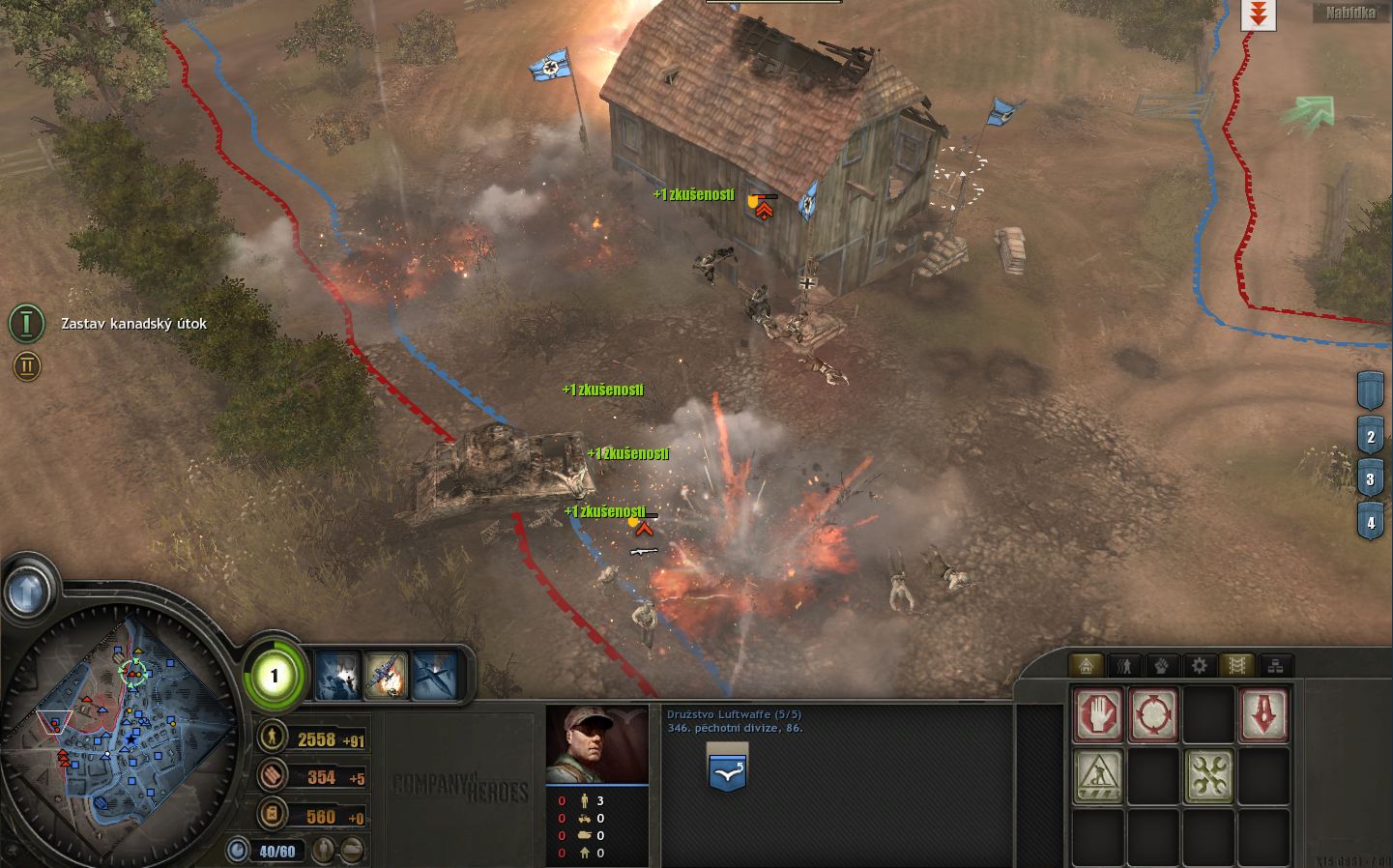Activate the Repair crossed wrenches command

click(x=1209, y=776)
